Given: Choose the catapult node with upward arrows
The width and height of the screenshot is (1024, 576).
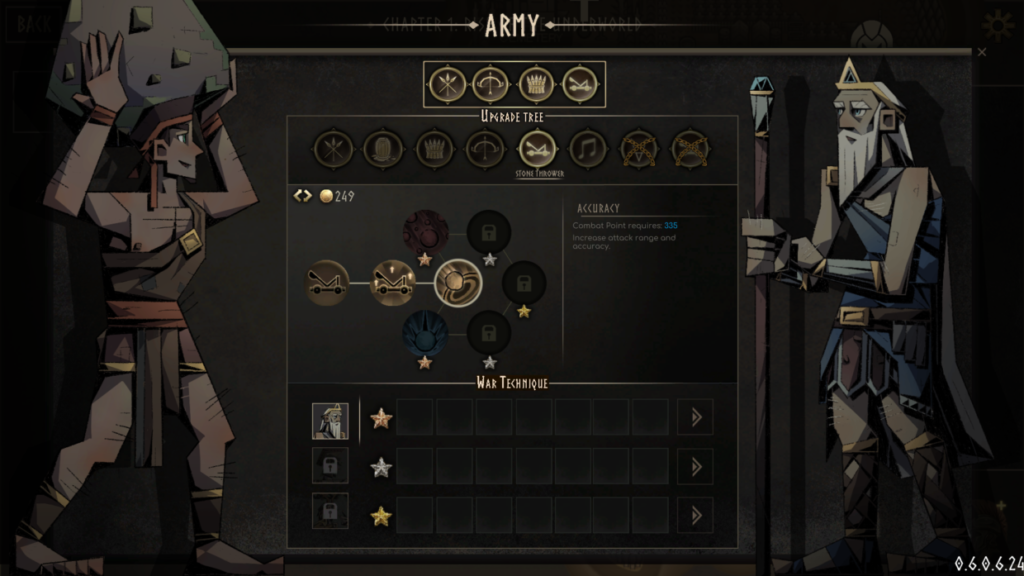Looking at the screenshot, I should 393,283.
